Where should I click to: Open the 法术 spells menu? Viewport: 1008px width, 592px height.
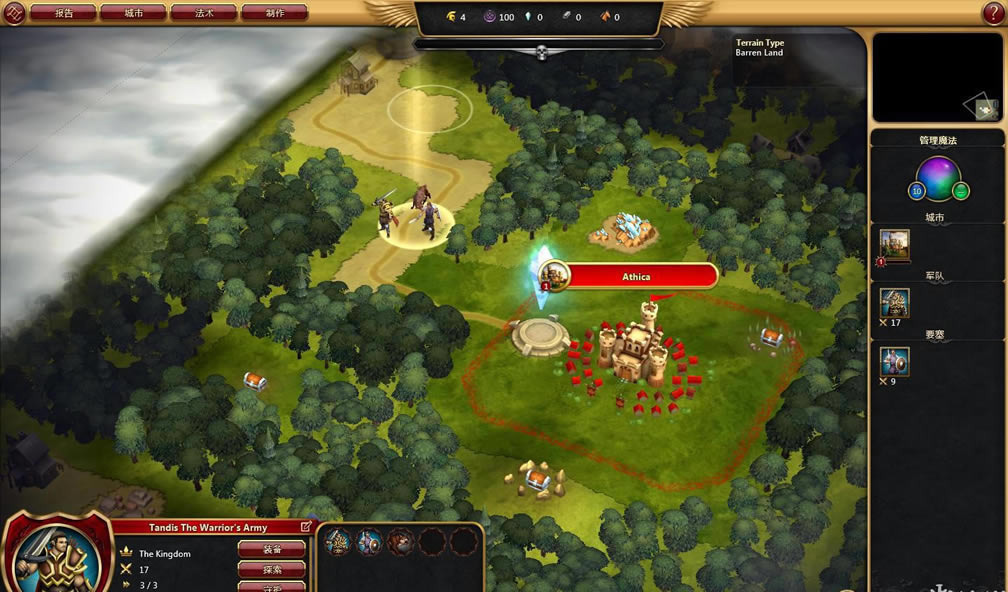pos(203,13)
